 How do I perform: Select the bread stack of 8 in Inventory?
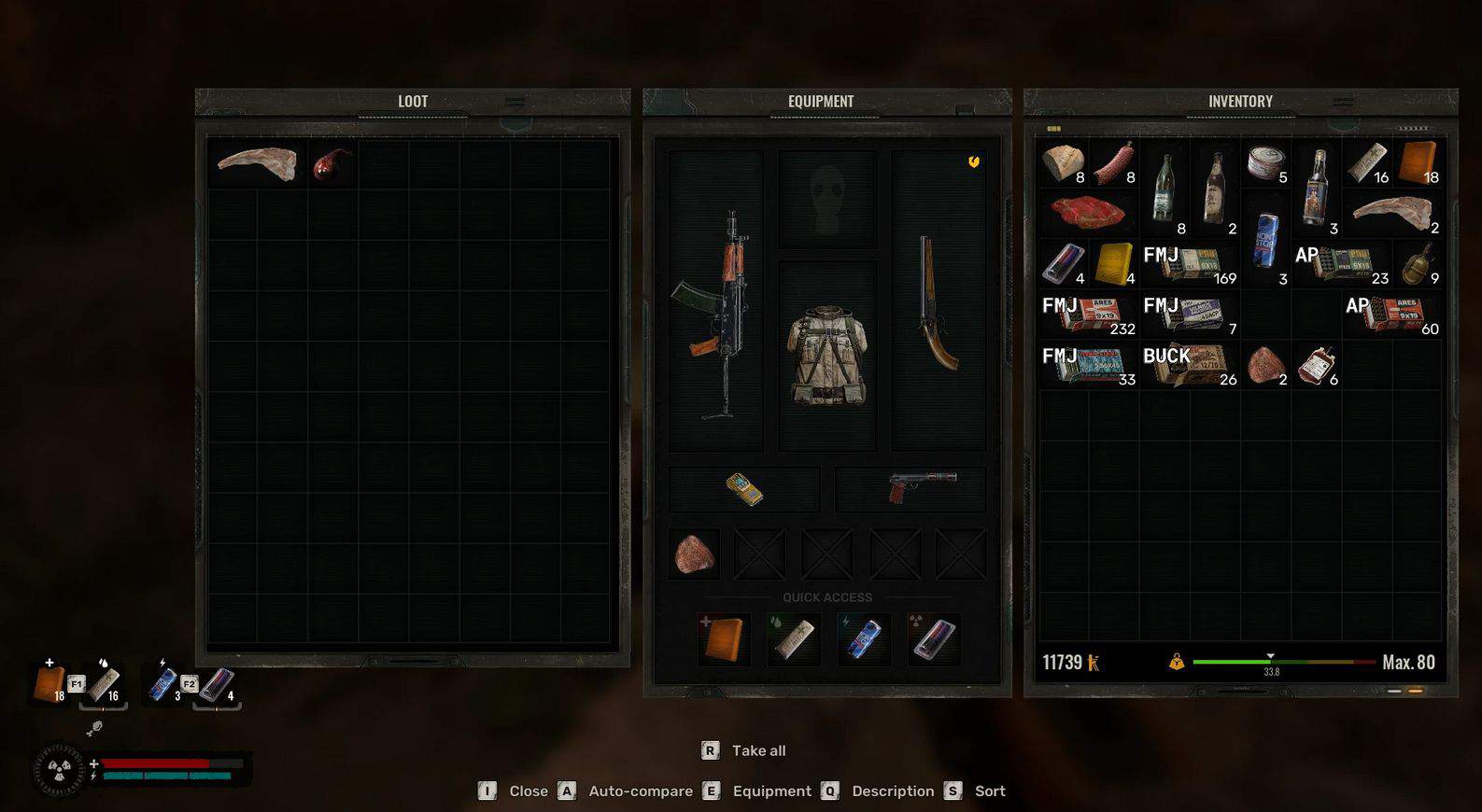point(1064,164)
